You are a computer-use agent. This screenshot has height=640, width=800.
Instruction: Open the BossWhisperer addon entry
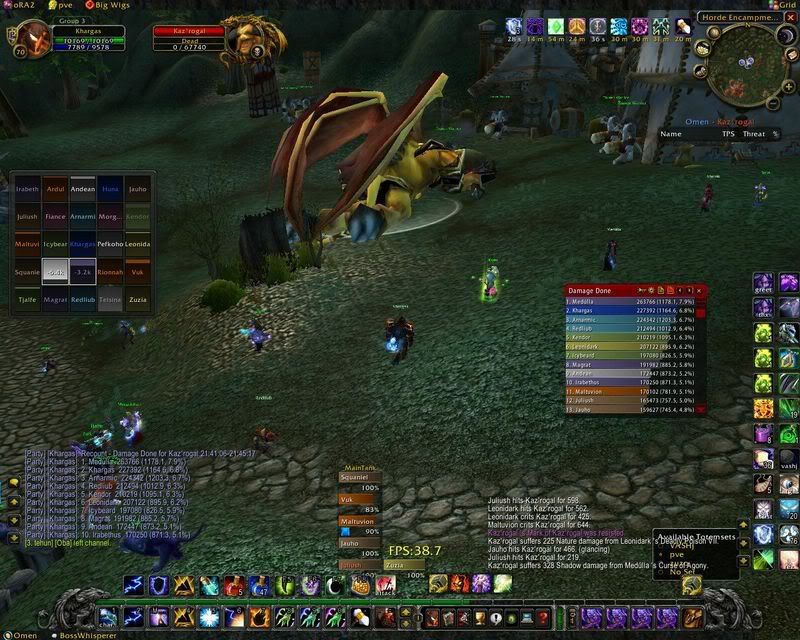click(x=86, y=634)
